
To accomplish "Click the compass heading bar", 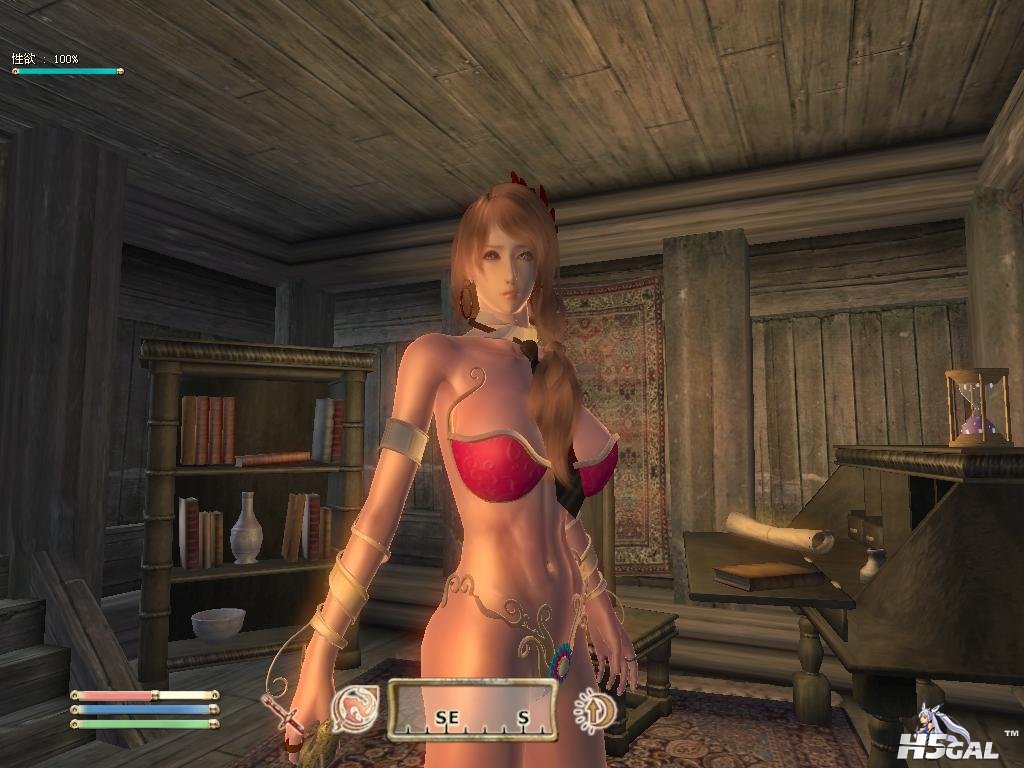I will point(471,709).
